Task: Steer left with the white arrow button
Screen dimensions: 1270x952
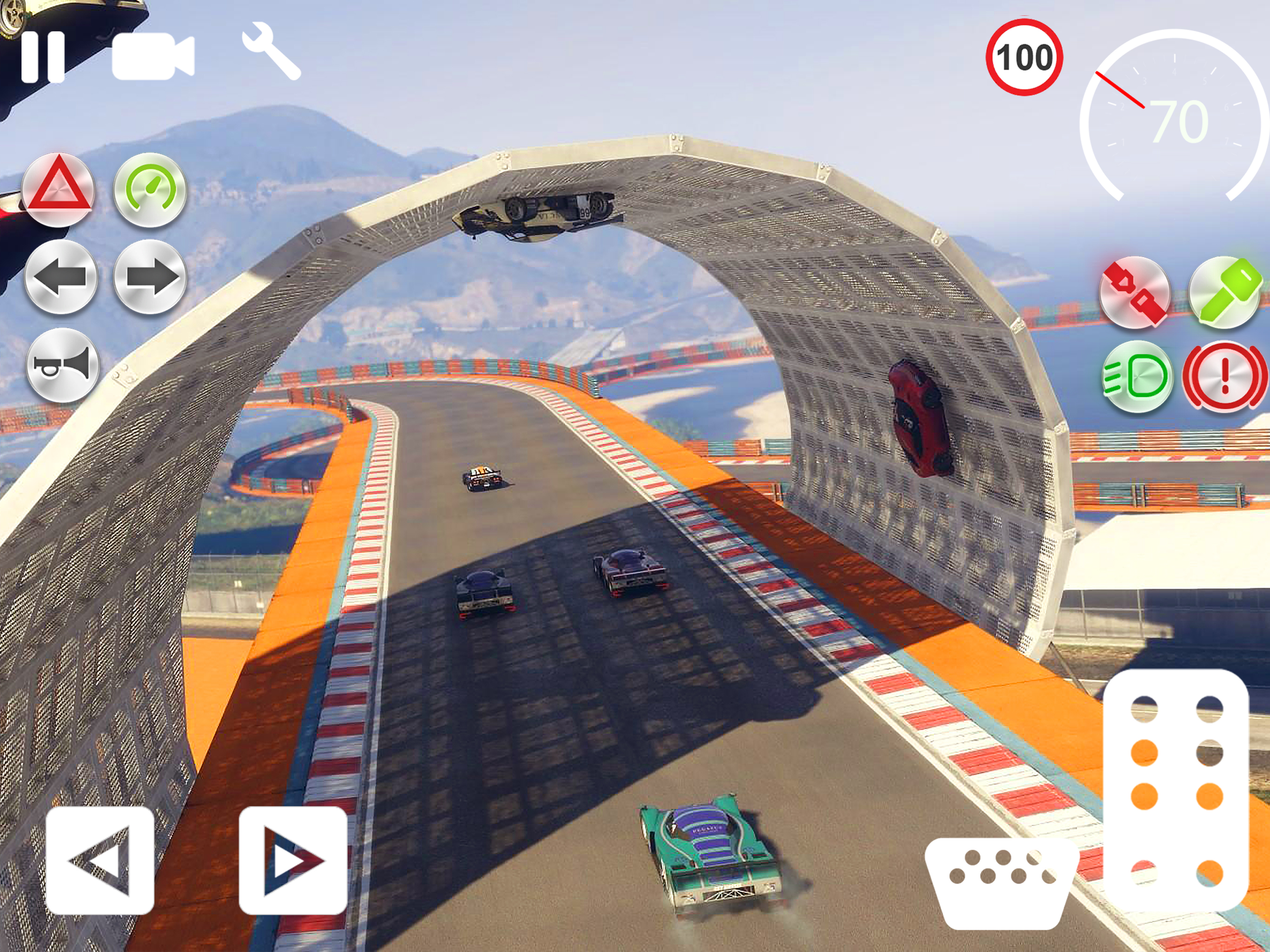Action: [100, 860]
